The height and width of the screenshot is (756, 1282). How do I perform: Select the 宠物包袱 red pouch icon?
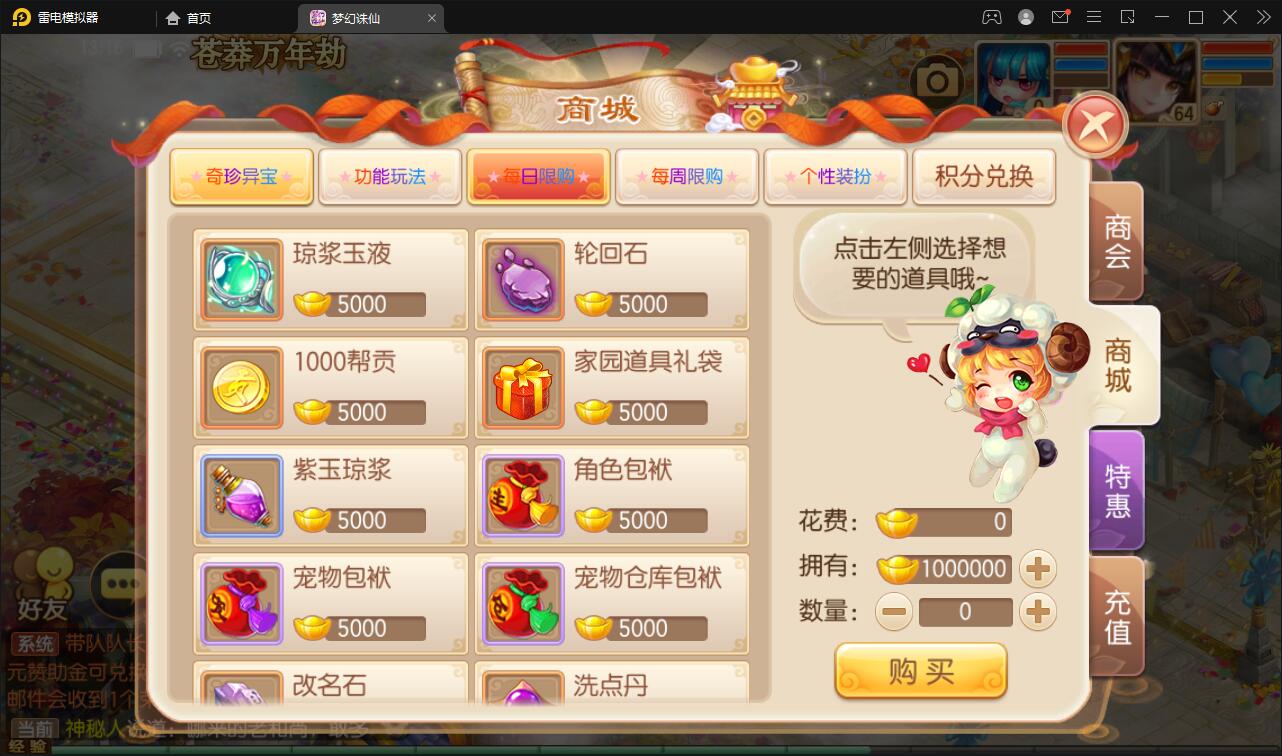point(240,602)
